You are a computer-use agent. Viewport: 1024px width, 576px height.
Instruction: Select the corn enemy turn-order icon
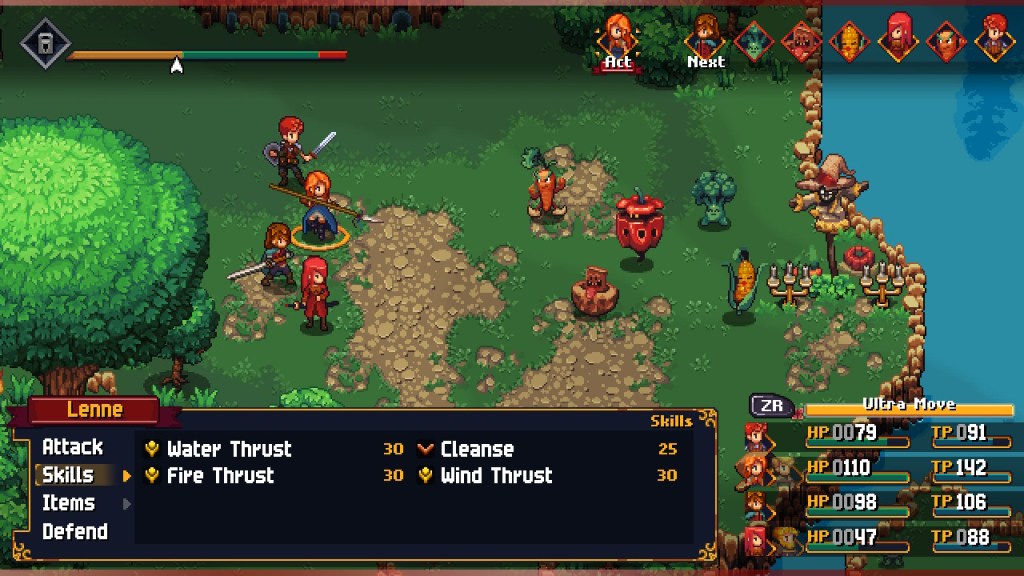849,42
